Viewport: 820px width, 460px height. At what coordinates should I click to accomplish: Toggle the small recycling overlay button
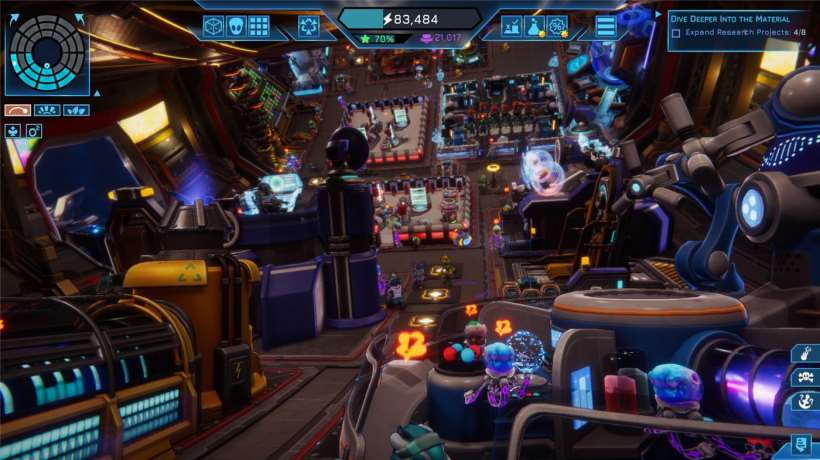(x=13, y=131)
